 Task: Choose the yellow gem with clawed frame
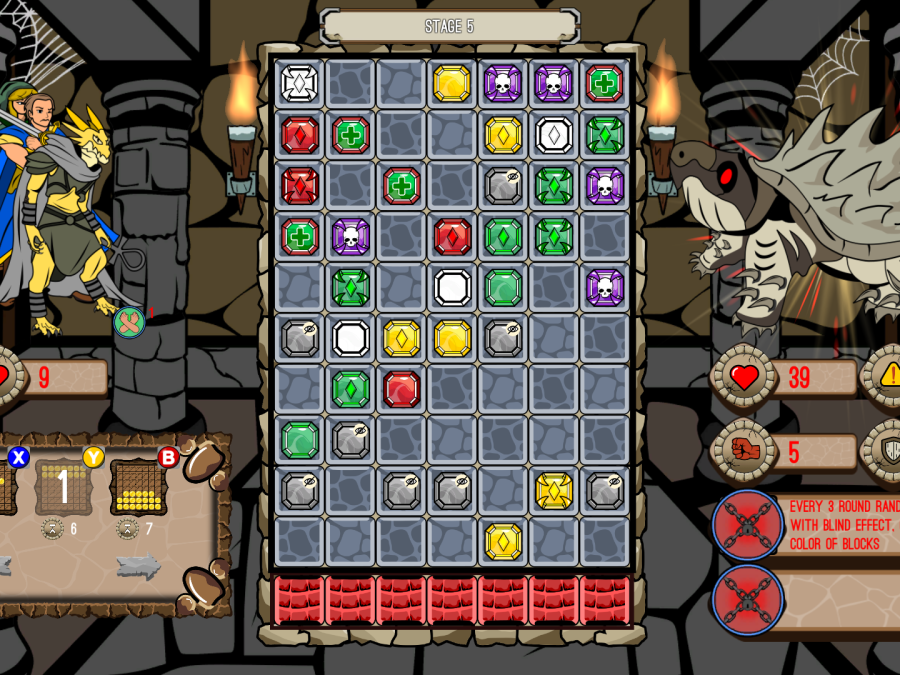click(x=554, y=490)
